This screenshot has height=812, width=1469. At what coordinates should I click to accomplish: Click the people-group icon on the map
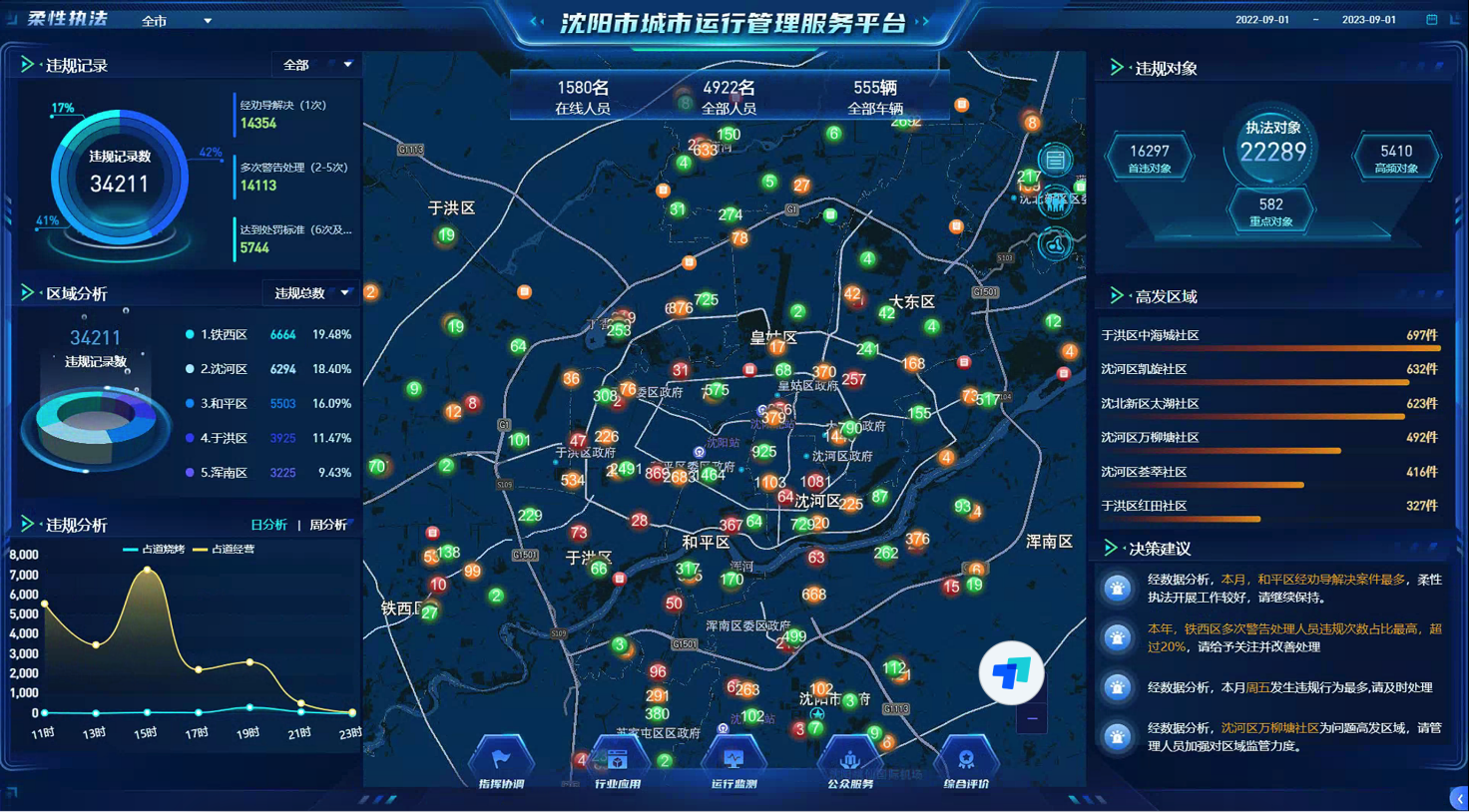(1056, 202)
